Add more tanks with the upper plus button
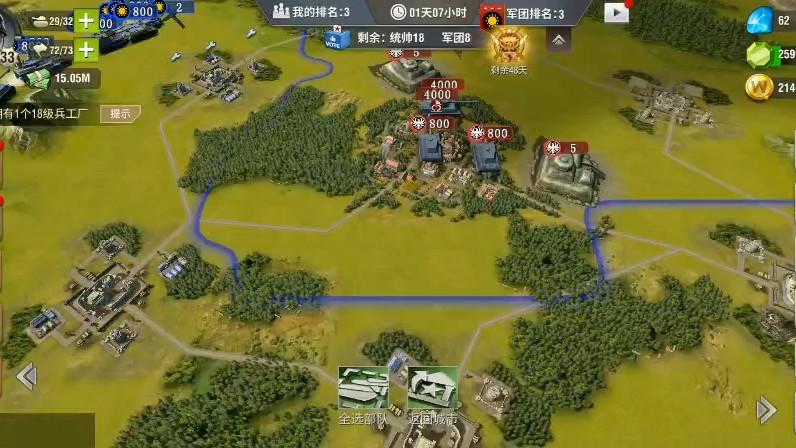The image size is (796, 448). click(87, 21)
